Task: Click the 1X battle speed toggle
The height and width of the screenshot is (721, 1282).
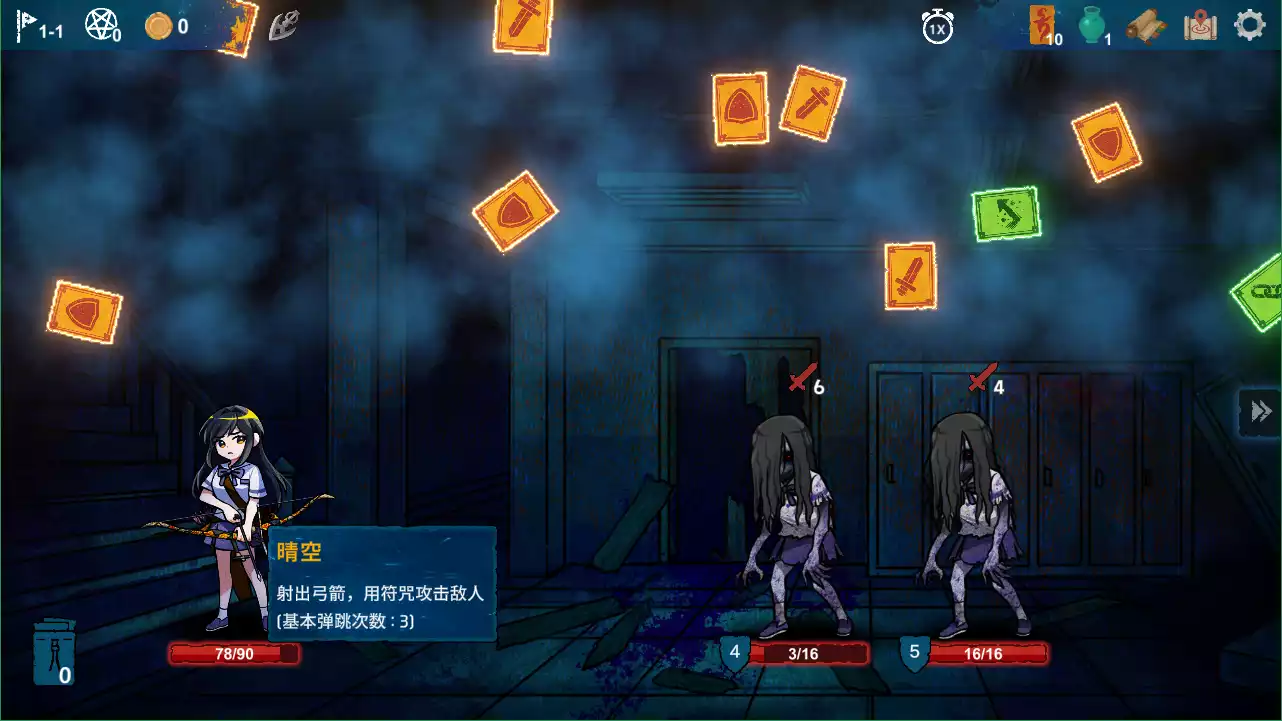Action: (x=938, y=25)
